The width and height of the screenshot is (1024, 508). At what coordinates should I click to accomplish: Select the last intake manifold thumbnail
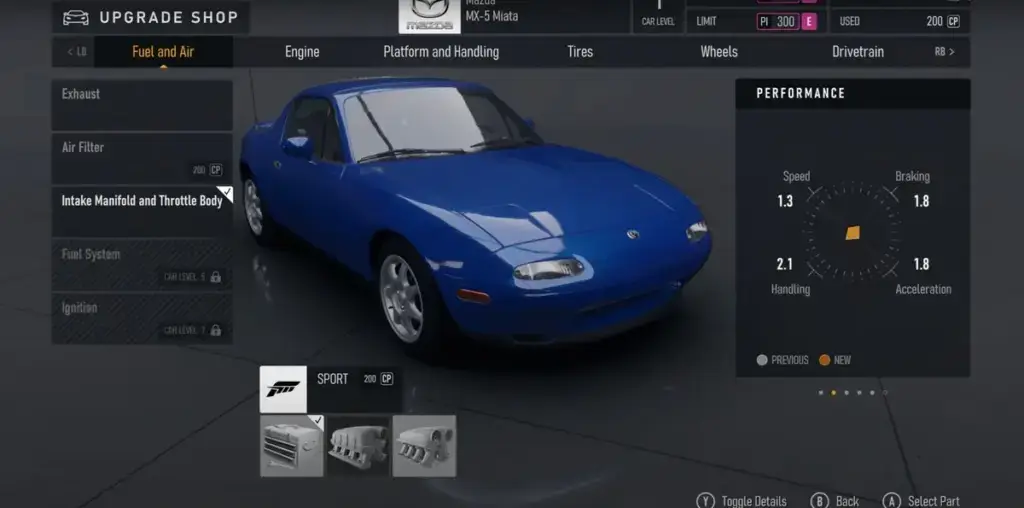coord(424,445)
